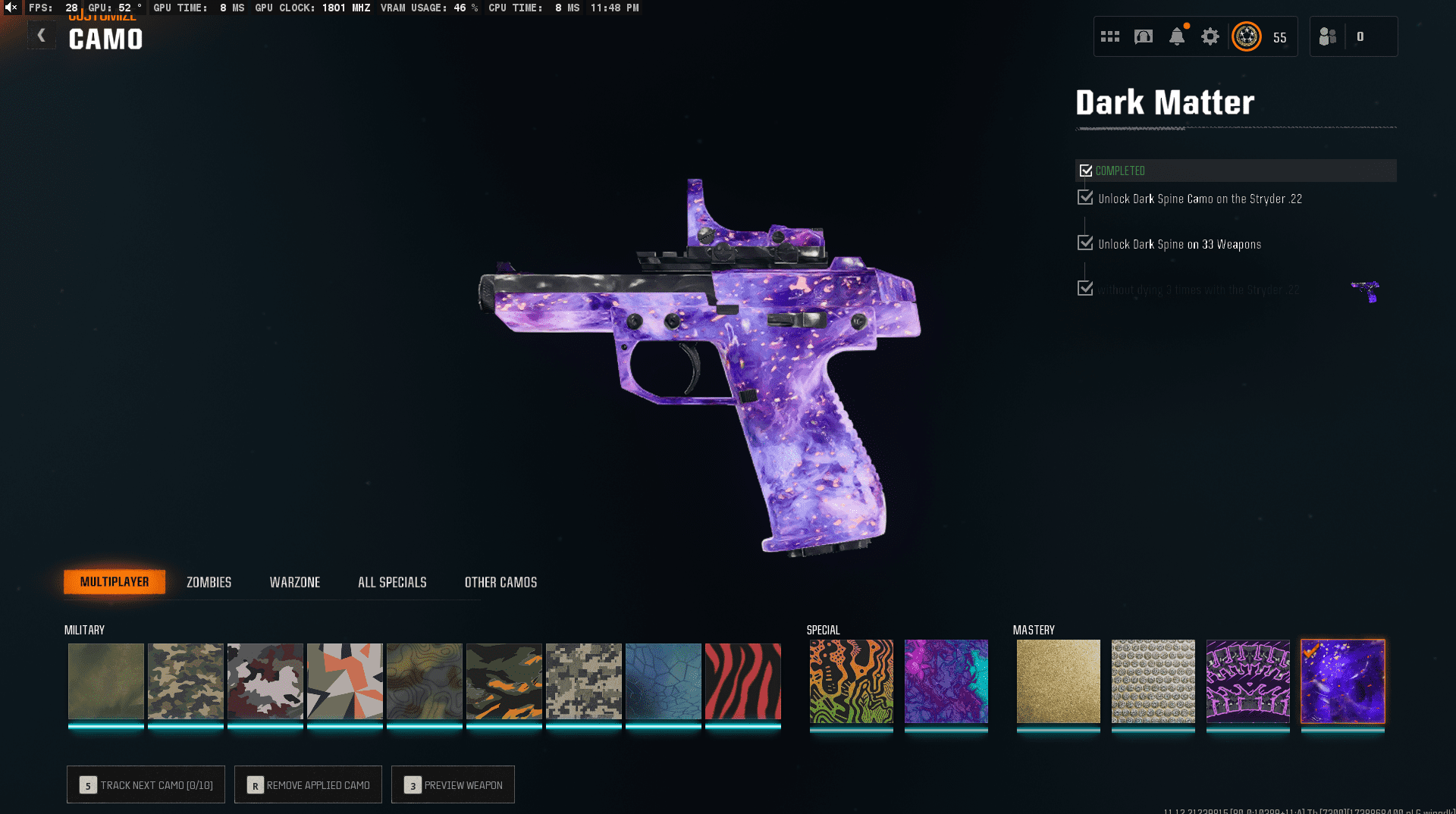Click Preview Weapon
Viewport: 1456px width, 814px height.
click(x=453, y=785)
